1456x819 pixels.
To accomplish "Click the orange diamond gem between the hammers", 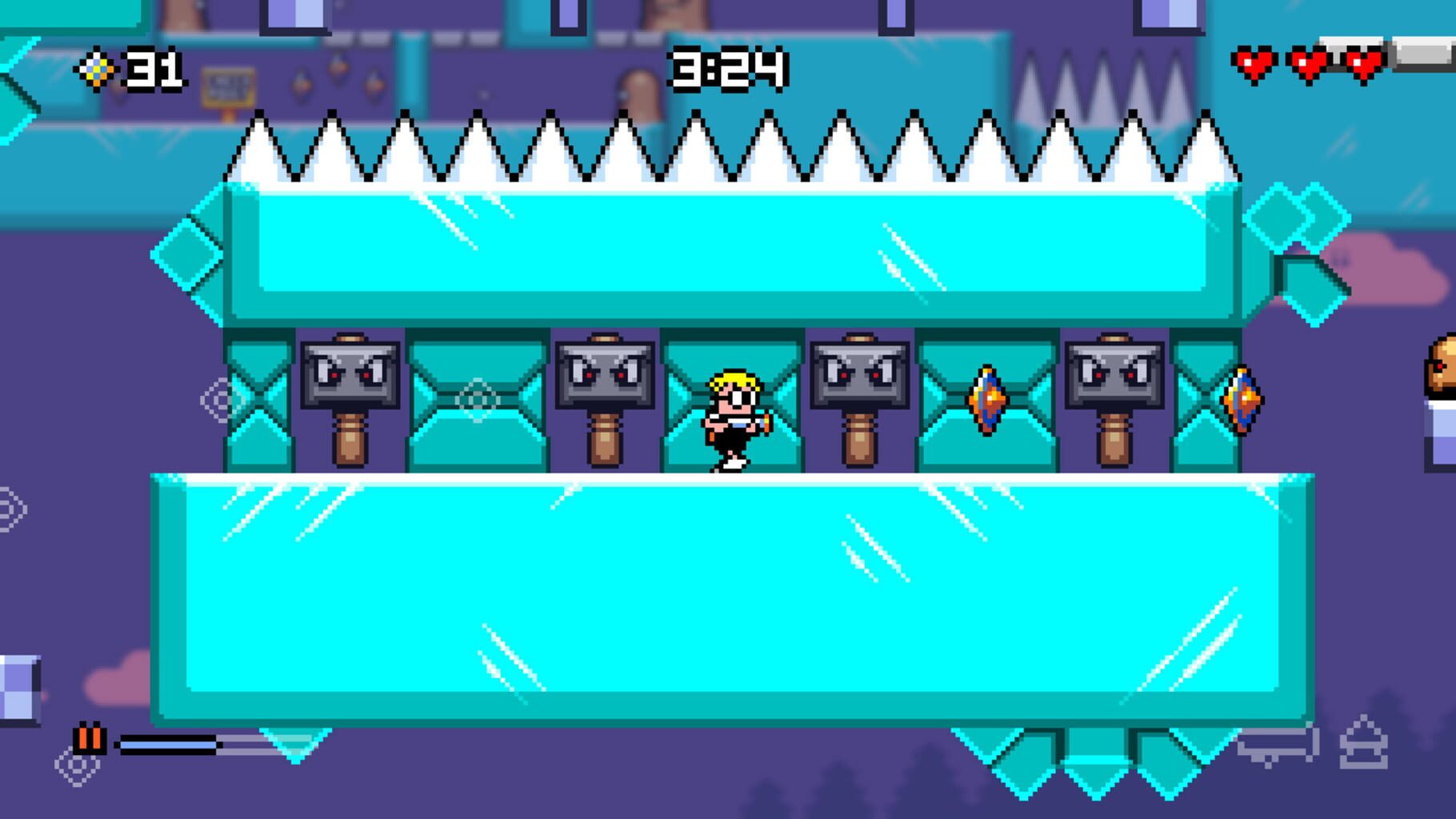I will click(990, 400).
